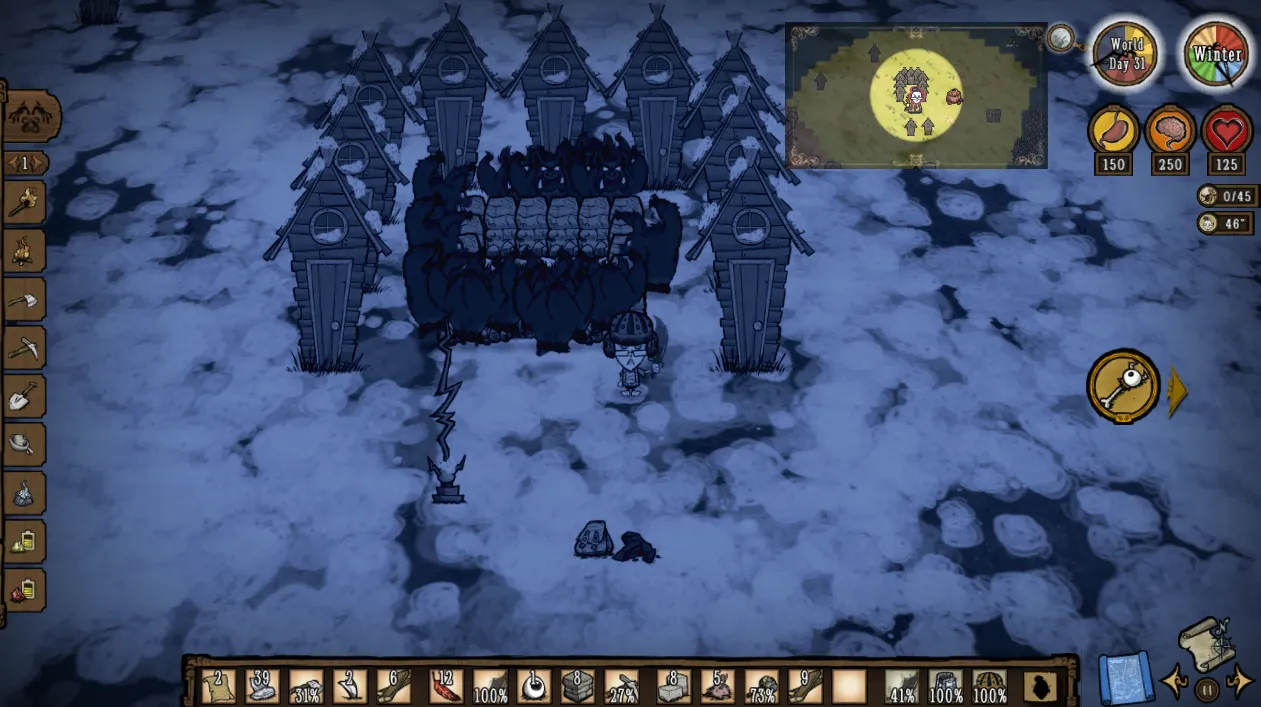The width and height of the screenshot is (1261, 707).
Task: Select the stack of 39 flint
Action: 262,686
